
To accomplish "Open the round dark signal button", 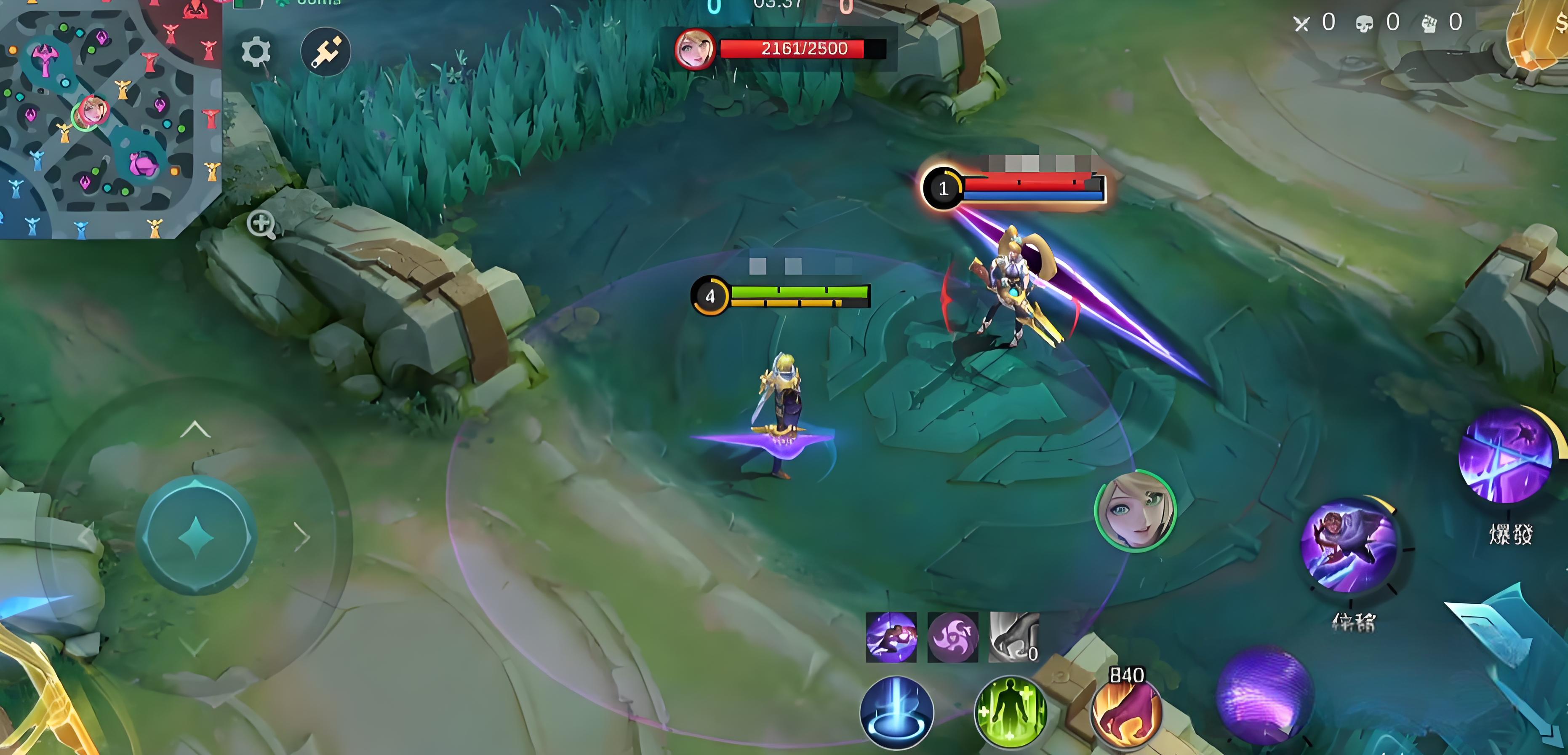I will pyautogui.click(x=325, y=52).
